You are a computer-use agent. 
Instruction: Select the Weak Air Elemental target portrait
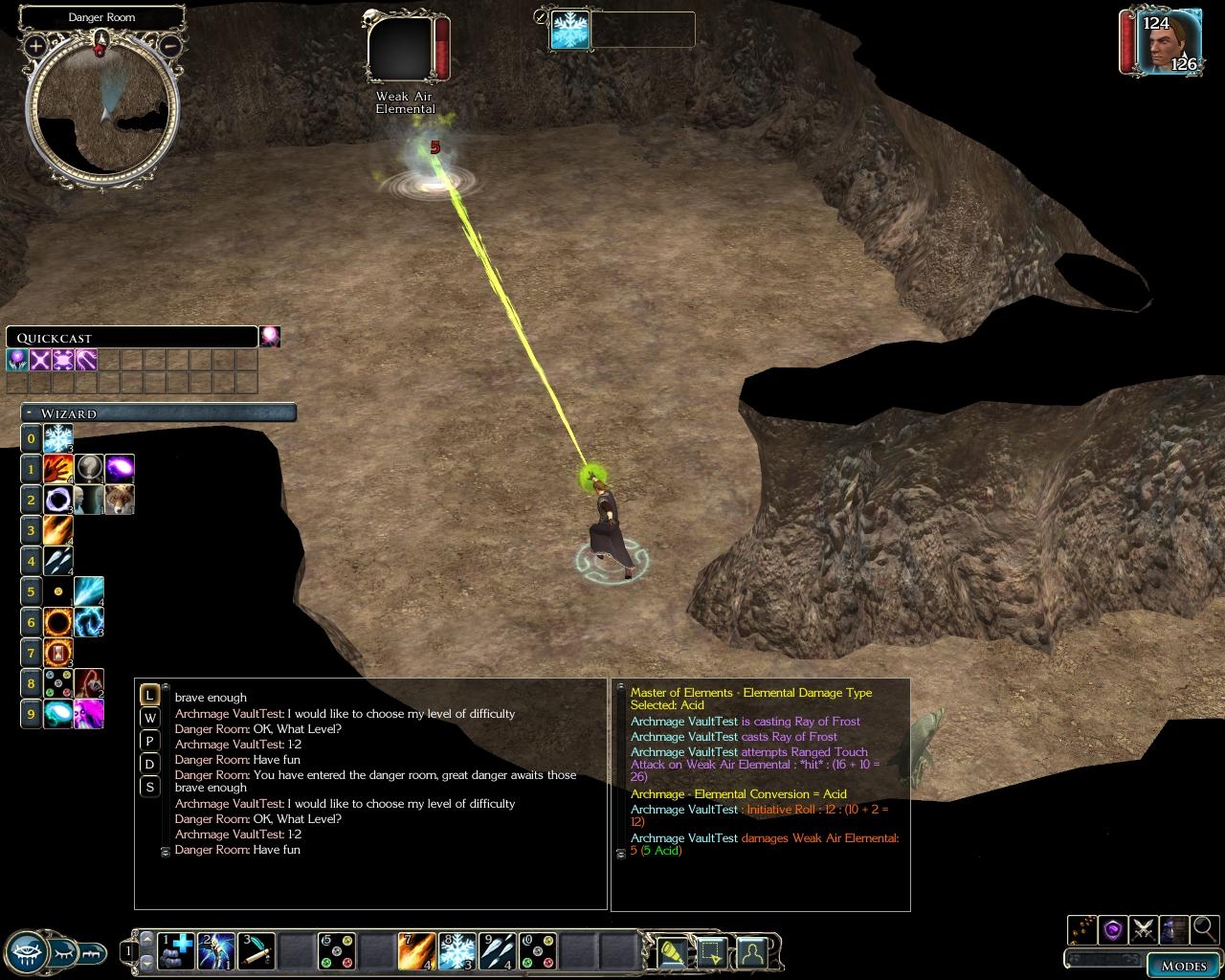coord(400,50)
